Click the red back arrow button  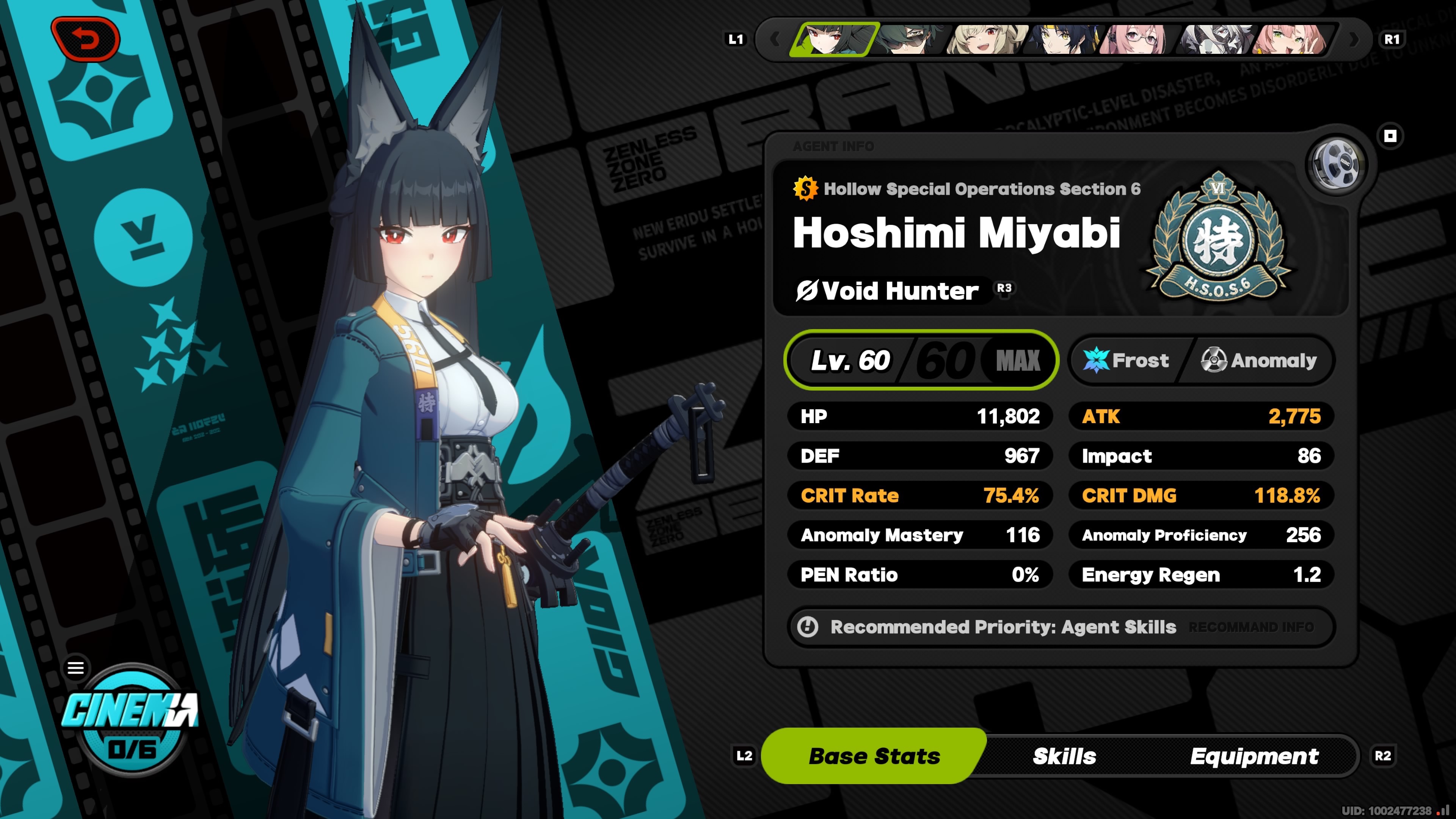pos(85,39)
